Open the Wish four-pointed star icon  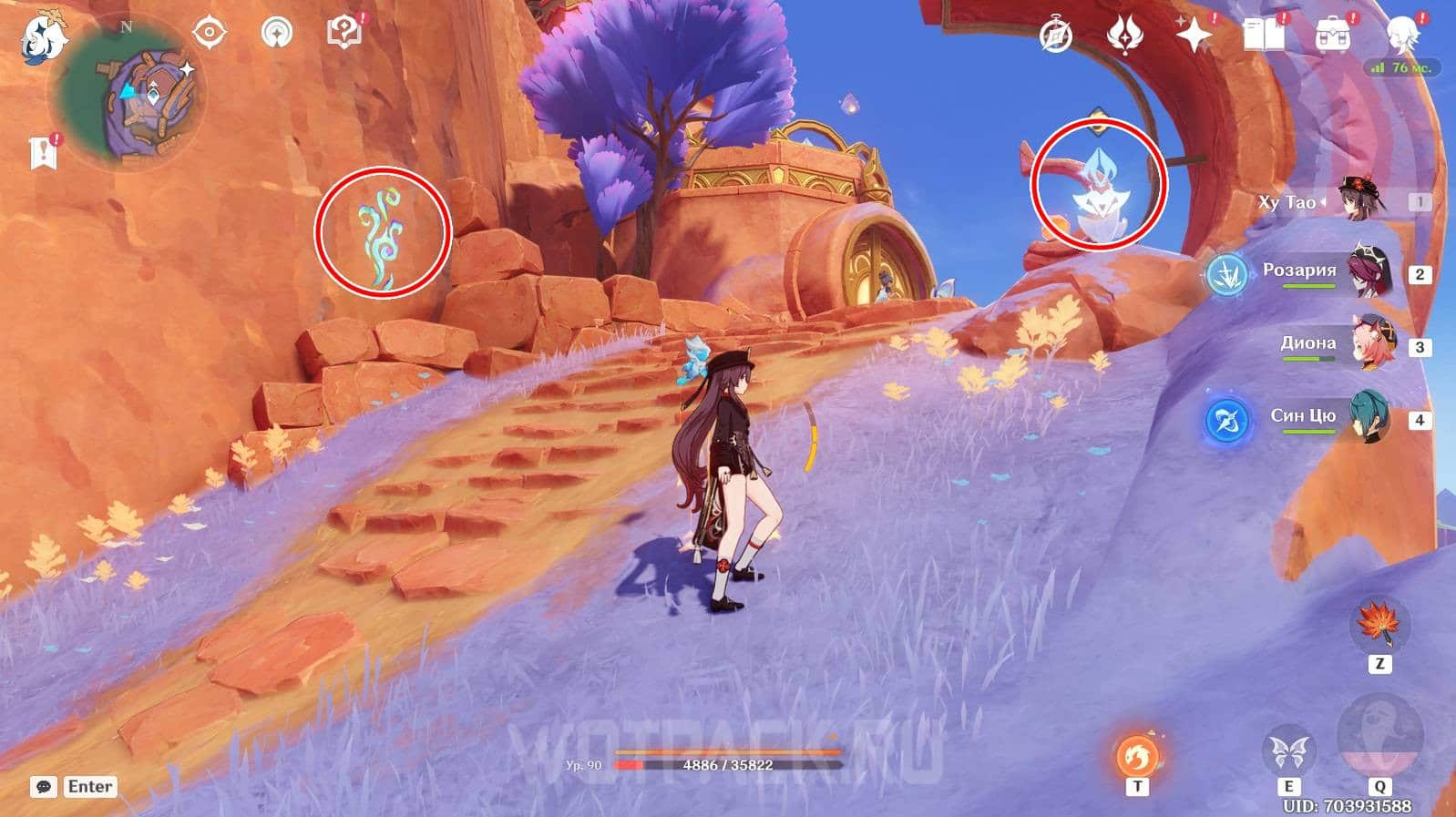click(1194, 36)
